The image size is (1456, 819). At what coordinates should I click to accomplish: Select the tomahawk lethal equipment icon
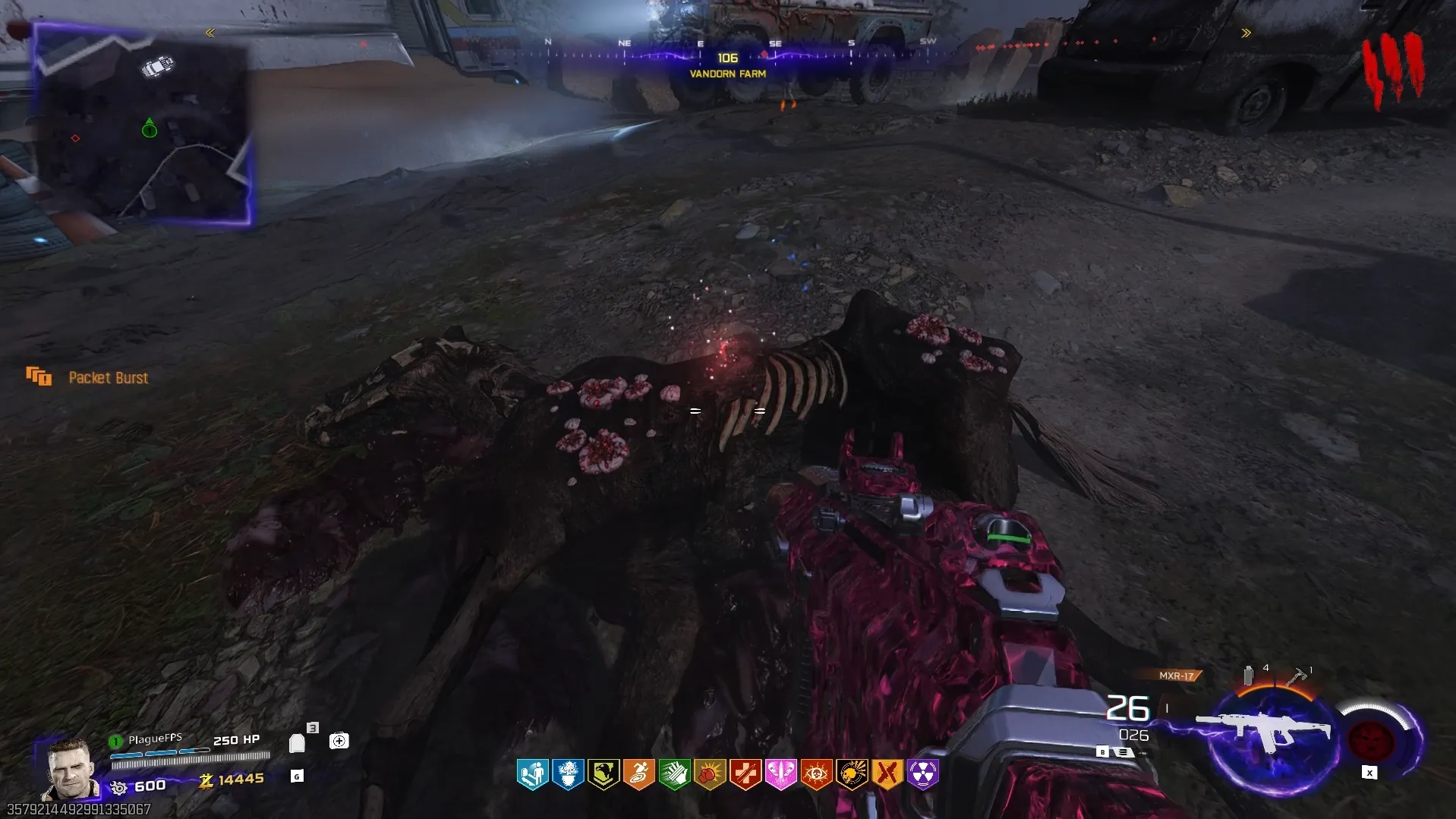point(1296,675)
